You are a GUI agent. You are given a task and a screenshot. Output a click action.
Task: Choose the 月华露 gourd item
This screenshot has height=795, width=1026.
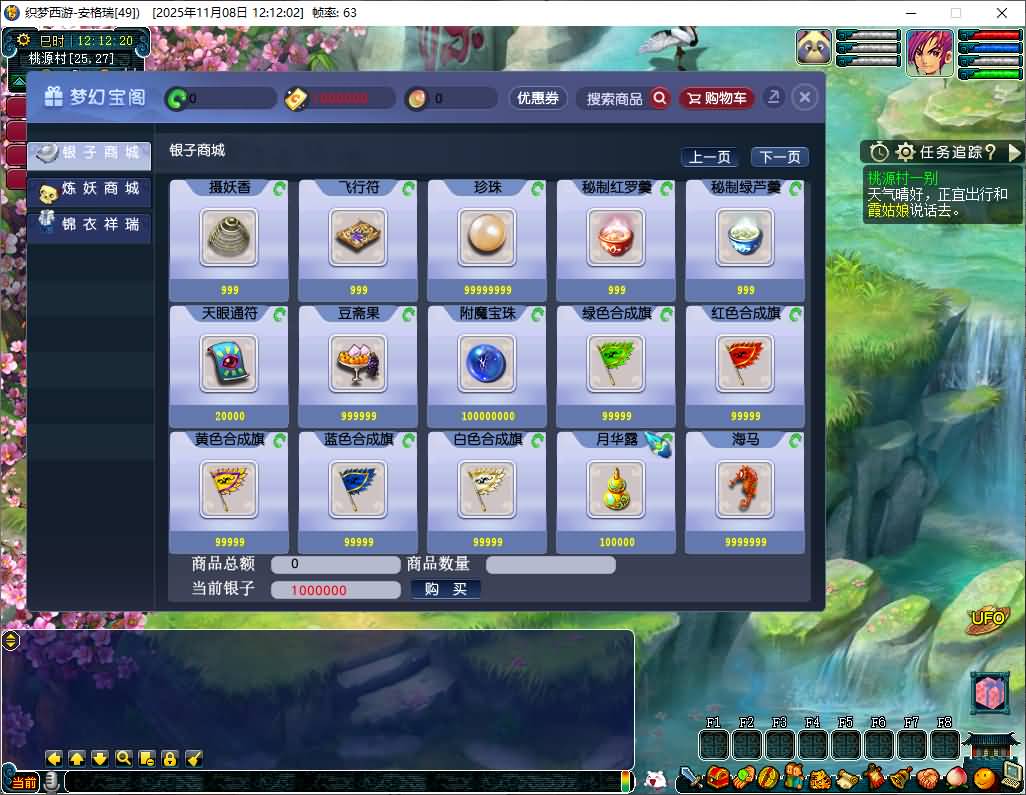coord(616,489)
